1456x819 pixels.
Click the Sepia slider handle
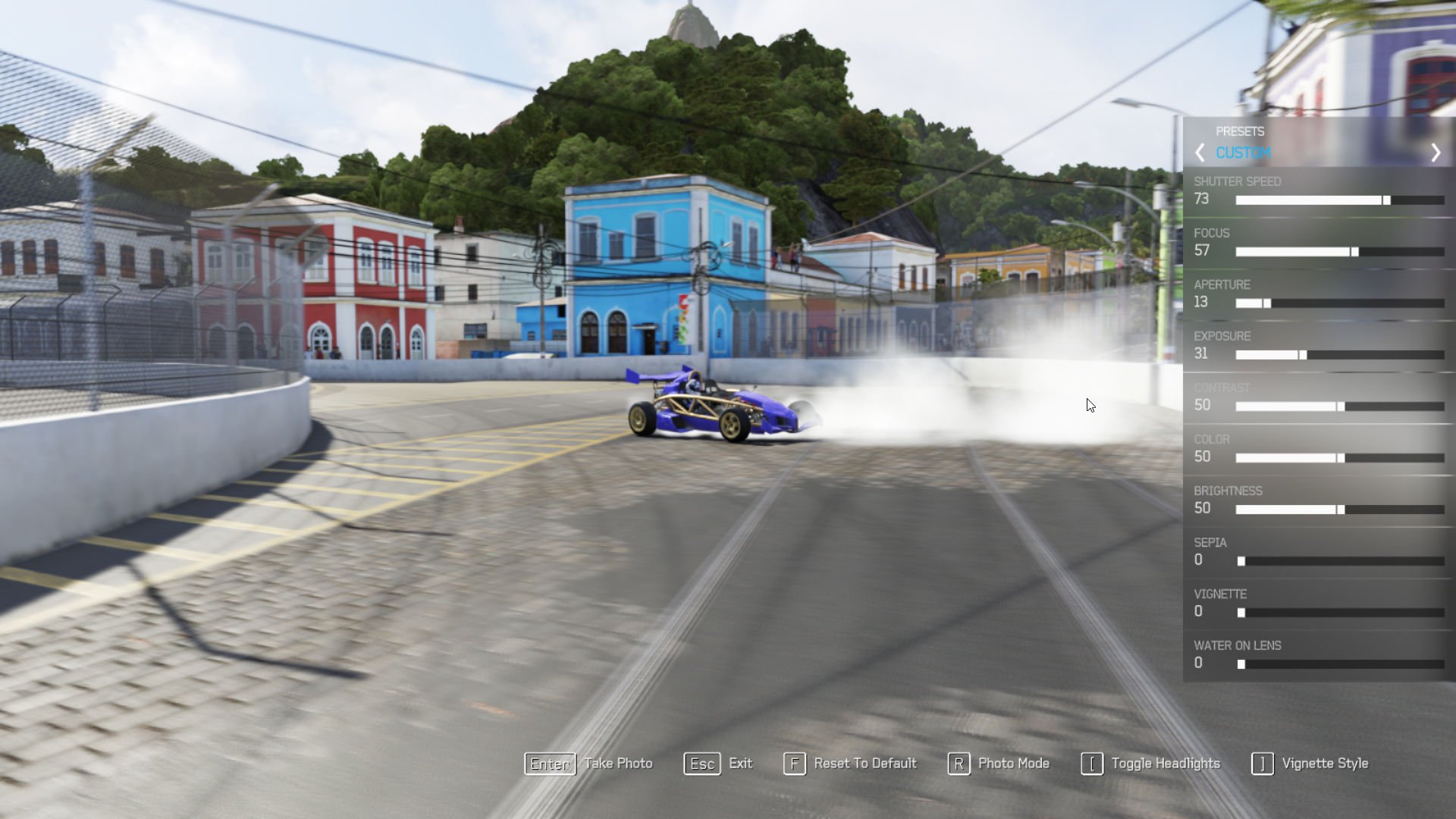pyautogui.click(x=1241, y=561)
